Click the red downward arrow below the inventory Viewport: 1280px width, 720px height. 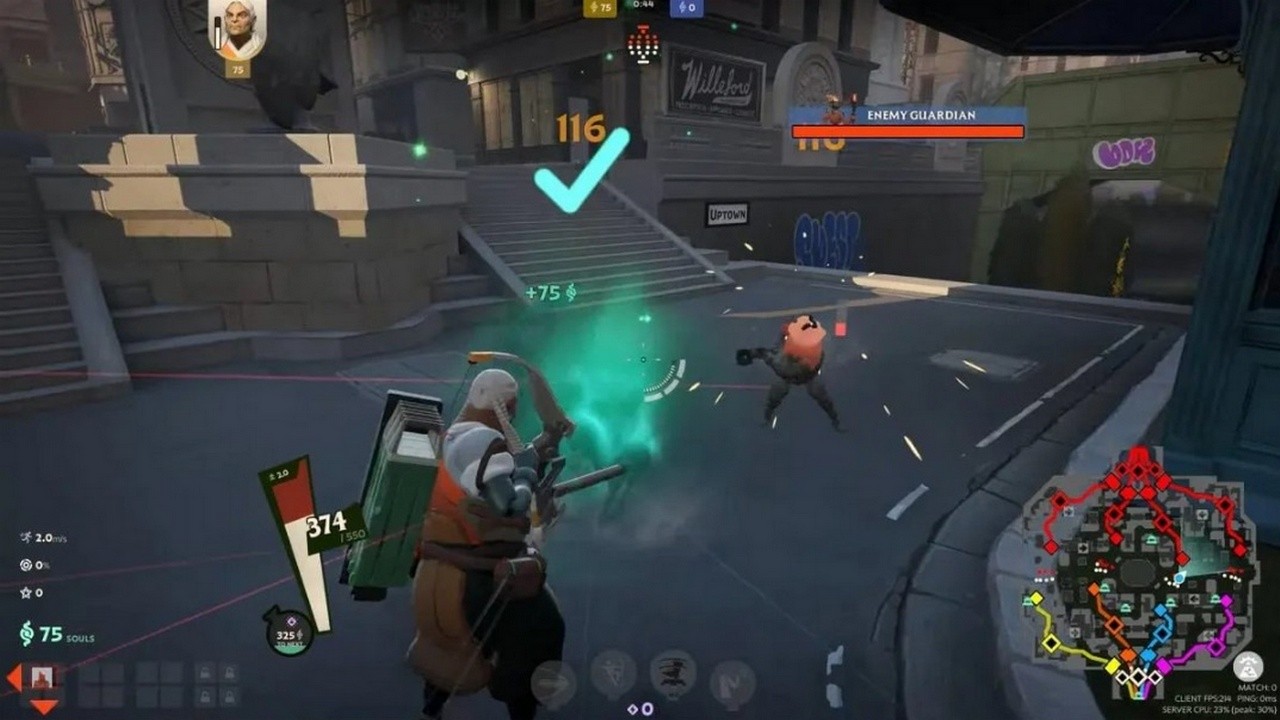pyautogui.click(x=43, y=707)
